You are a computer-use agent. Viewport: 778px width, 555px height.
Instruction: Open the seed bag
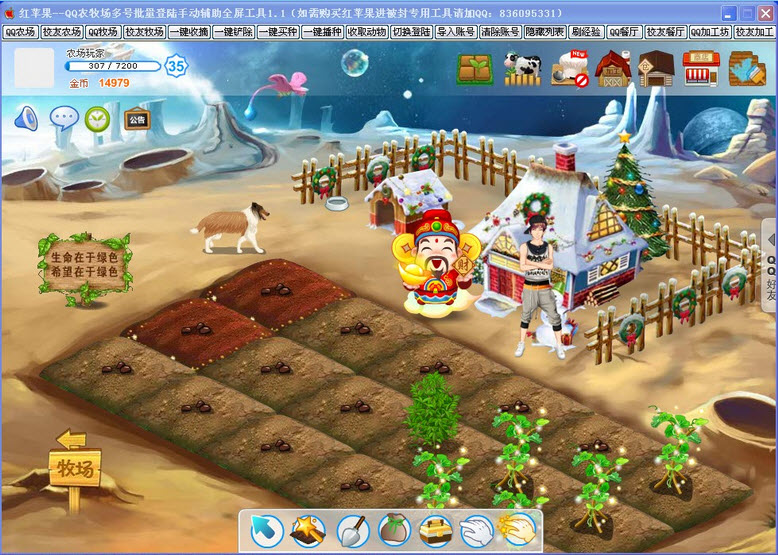pos(395,530)
